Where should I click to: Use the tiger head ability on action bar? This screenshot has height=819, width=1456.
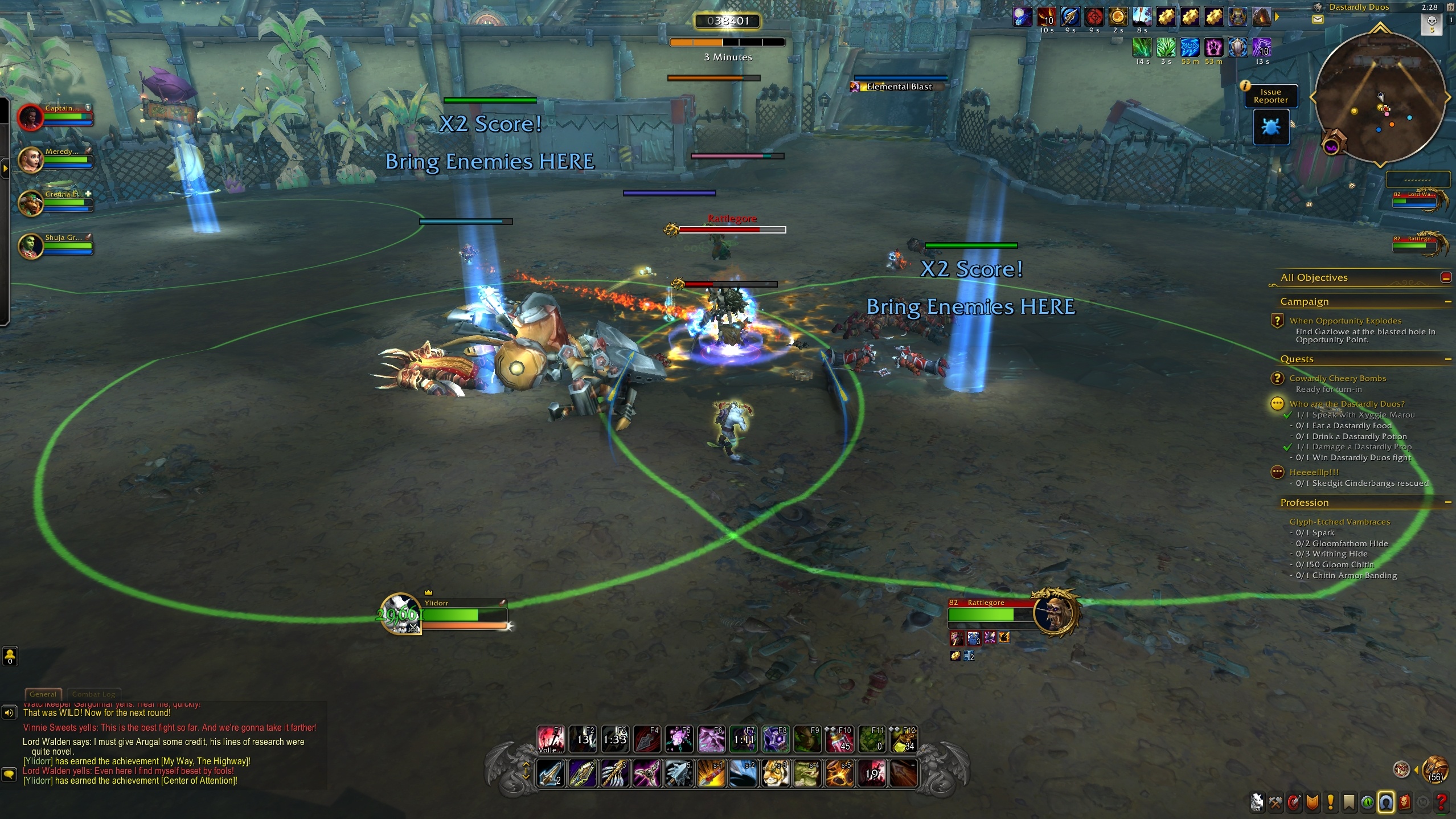(776, 773)
